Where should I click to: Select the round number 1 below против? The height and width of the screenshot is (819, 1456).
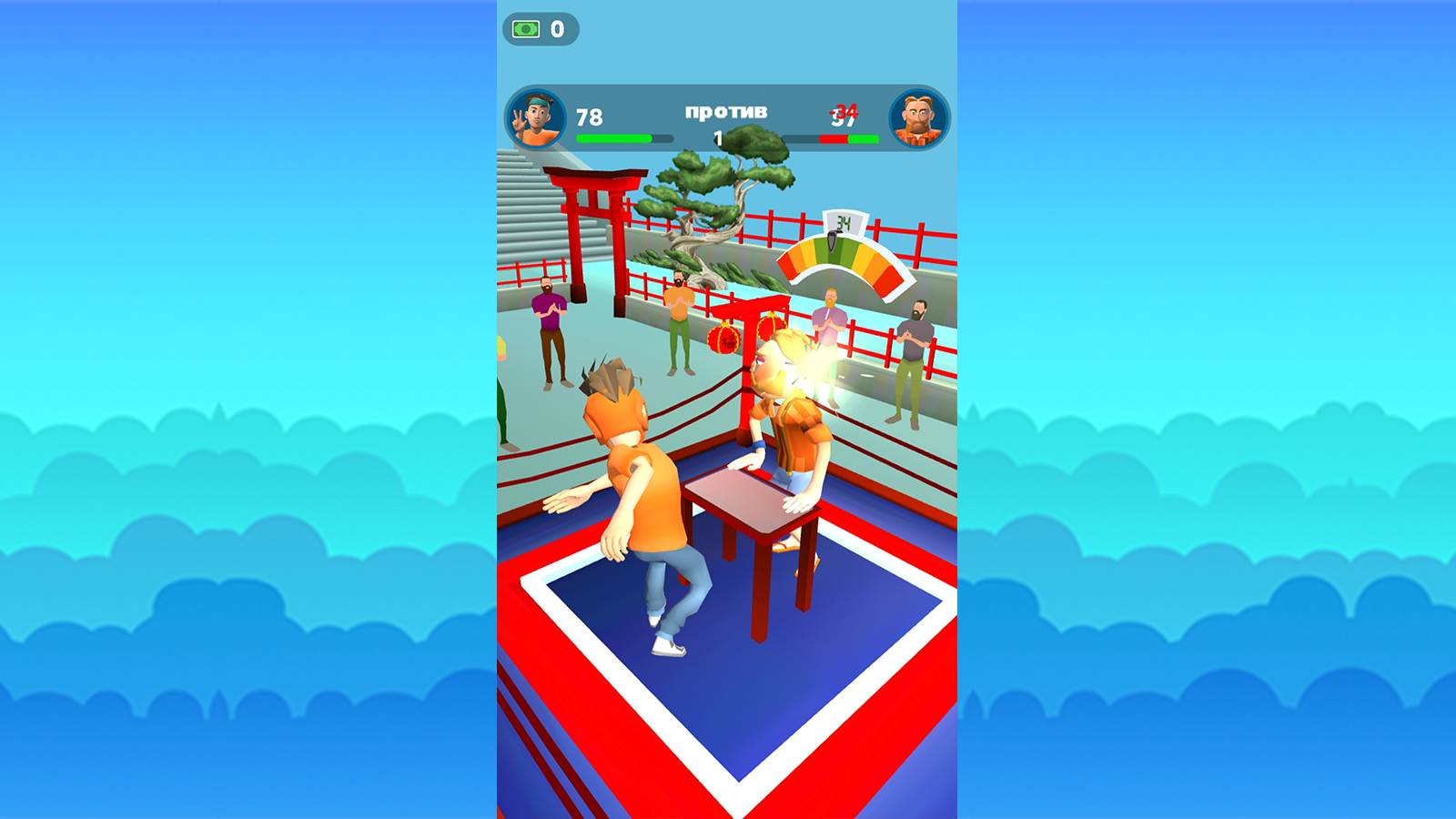pyautogui.click(x=718, y=136)
